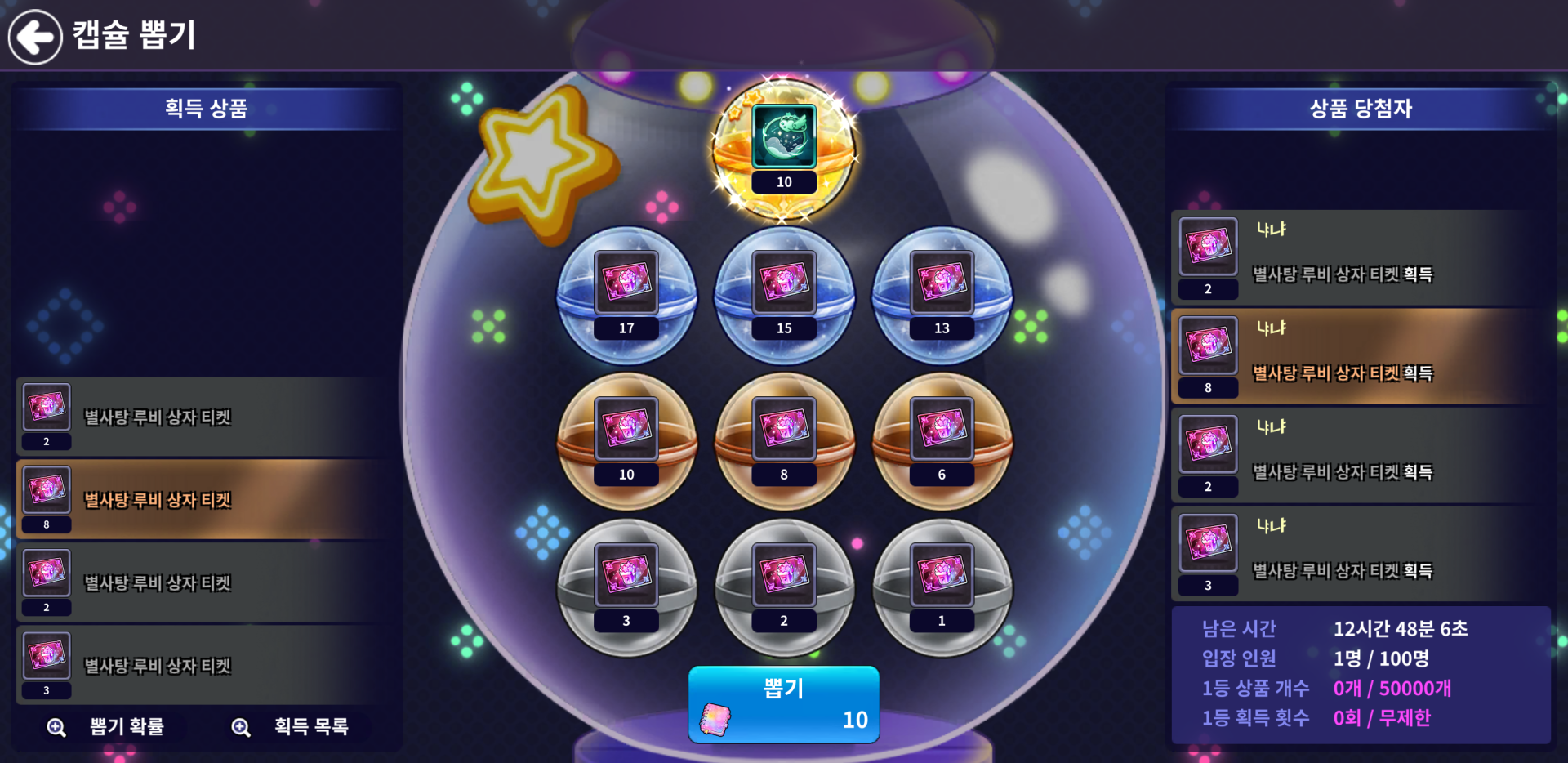Show the 획득 목록 list
The height and width of the screenshot is (763, 1568).
point(293,726)
